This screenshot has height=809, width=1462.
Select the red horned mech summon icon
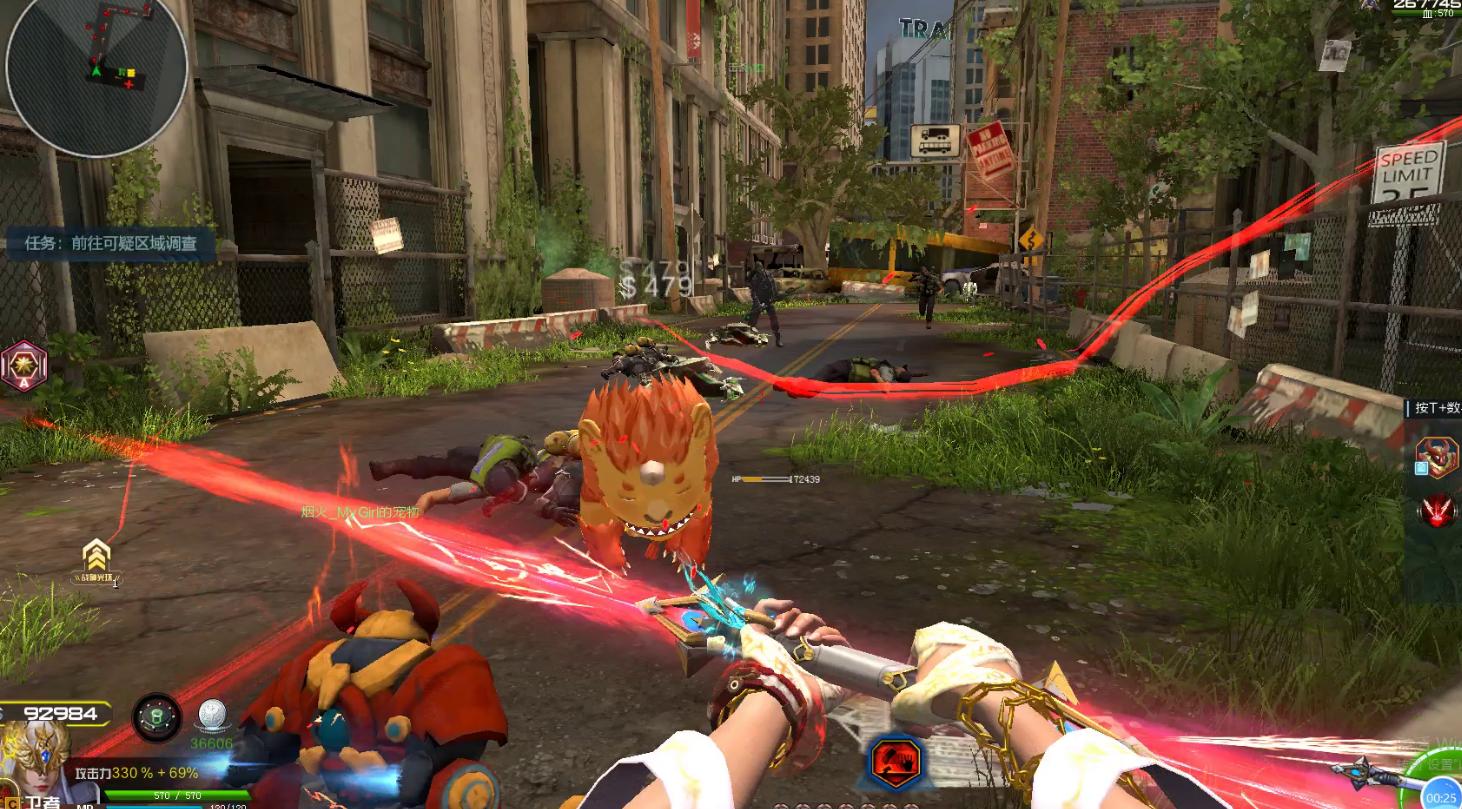tap(1437, 456)
